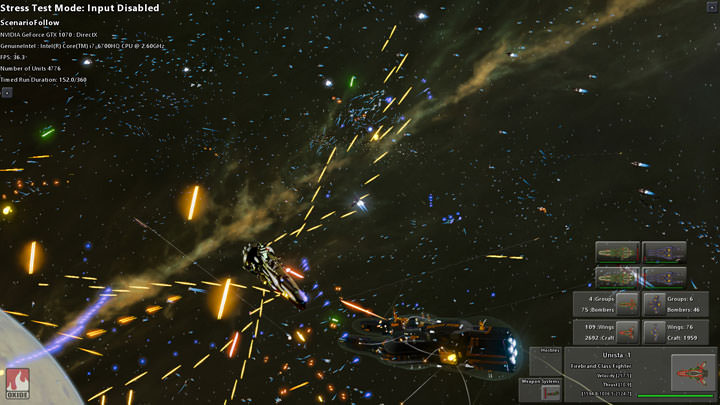Select the purple bomber icon beside Groups: 6
This screenshot has width=720, height=405.
point(656,304)
